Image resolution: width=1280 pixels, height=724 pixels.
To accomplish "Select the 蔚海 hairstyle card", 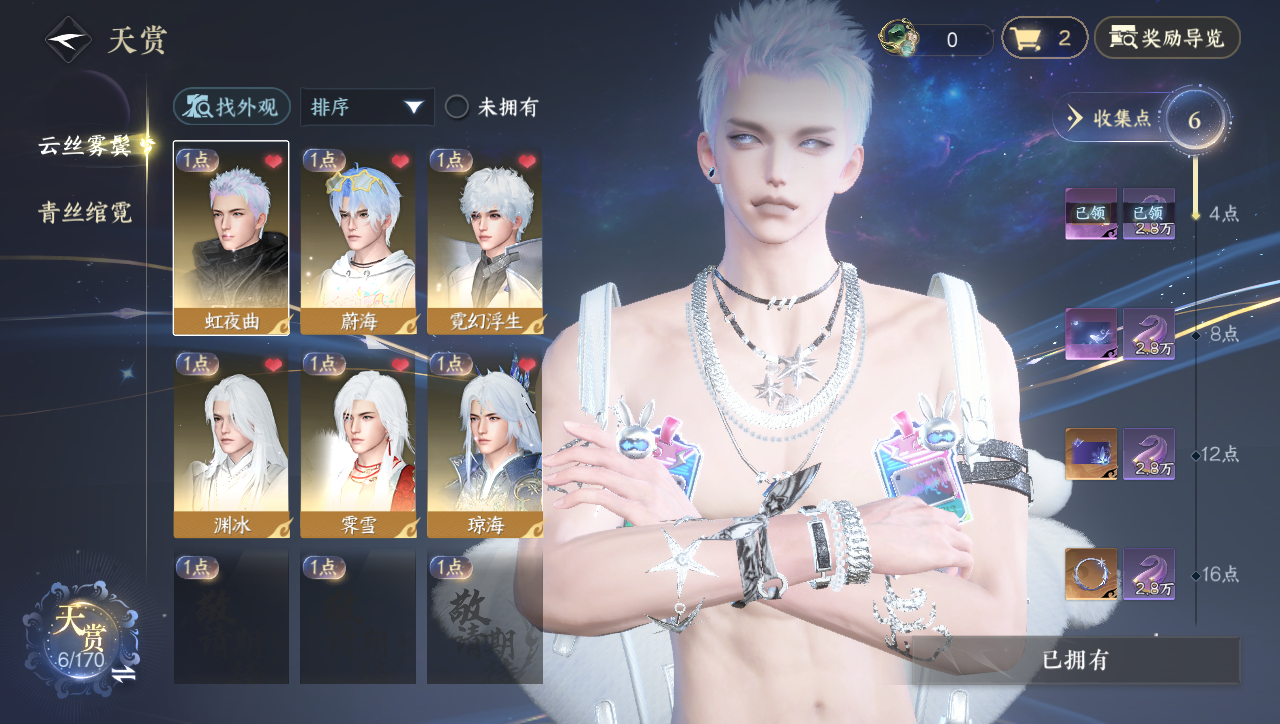I will click(358, 238).
